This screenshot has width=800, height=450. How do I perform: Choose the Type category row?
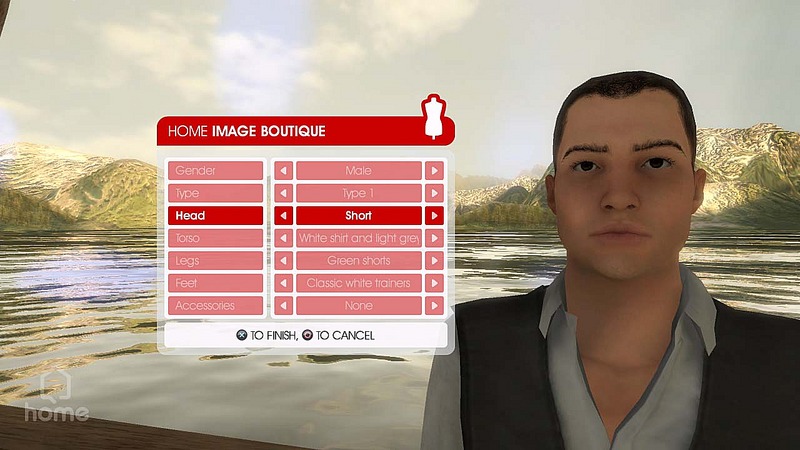point(215,193)
